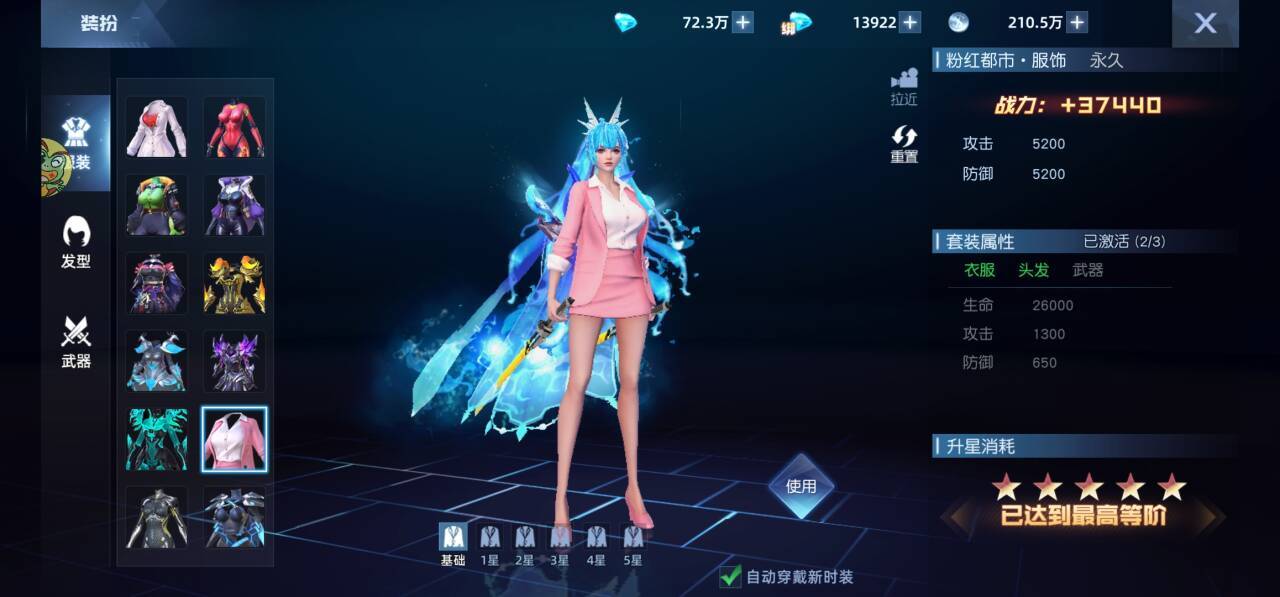This screenshot has width=1280, height=597.
Task: Add diamonds via plus beside 72.3万
Action: coord(743,22)
